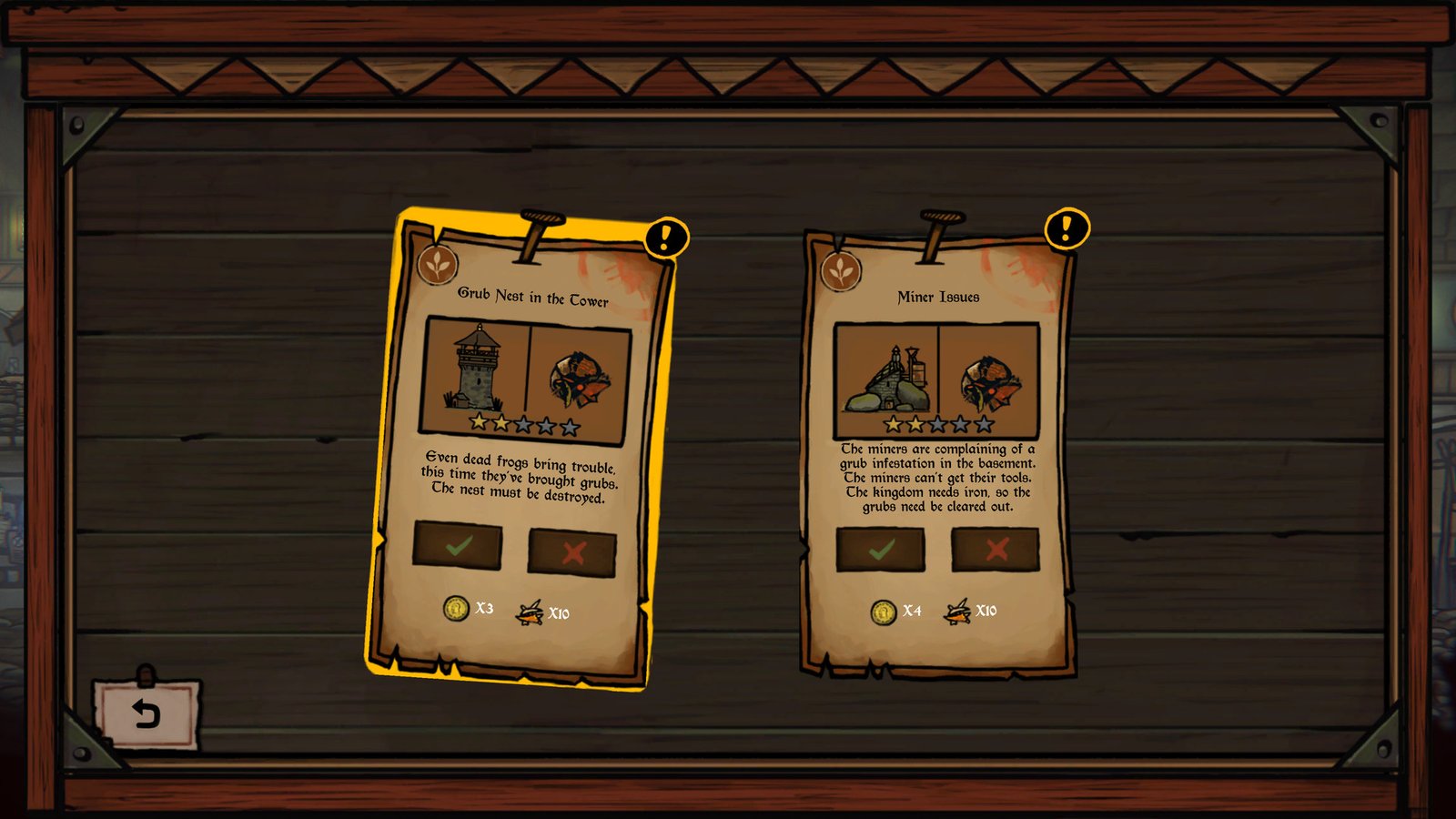Viewport: 1456px width, 819px height.
Task: Click the X10 grub icon under Grub Nest quest
Action: tap(531, 612)
